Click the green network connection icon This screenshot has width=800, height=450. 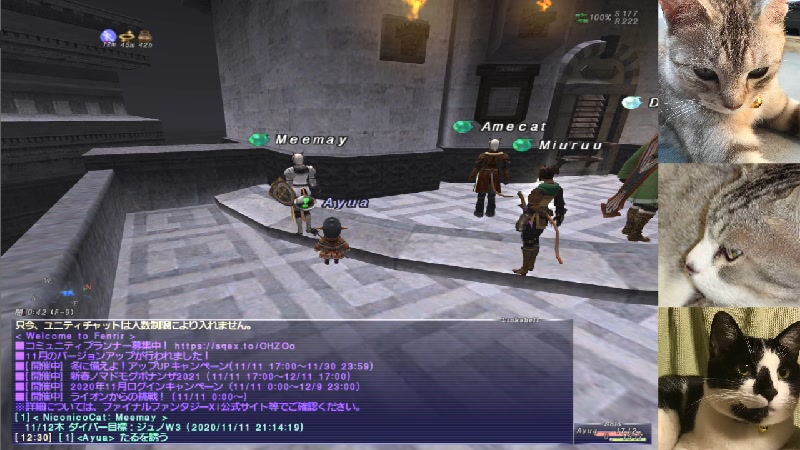[582, 17]
